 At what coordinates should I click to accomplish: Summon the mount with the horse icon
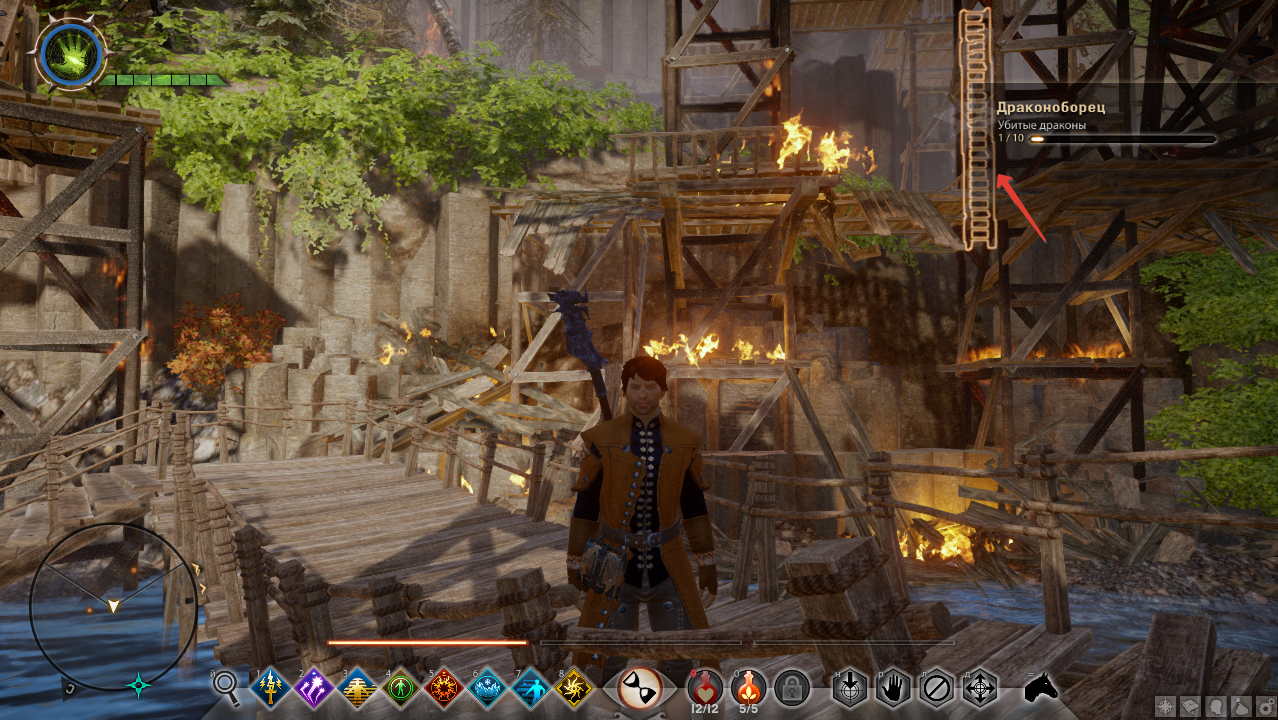pos(1042,687)
